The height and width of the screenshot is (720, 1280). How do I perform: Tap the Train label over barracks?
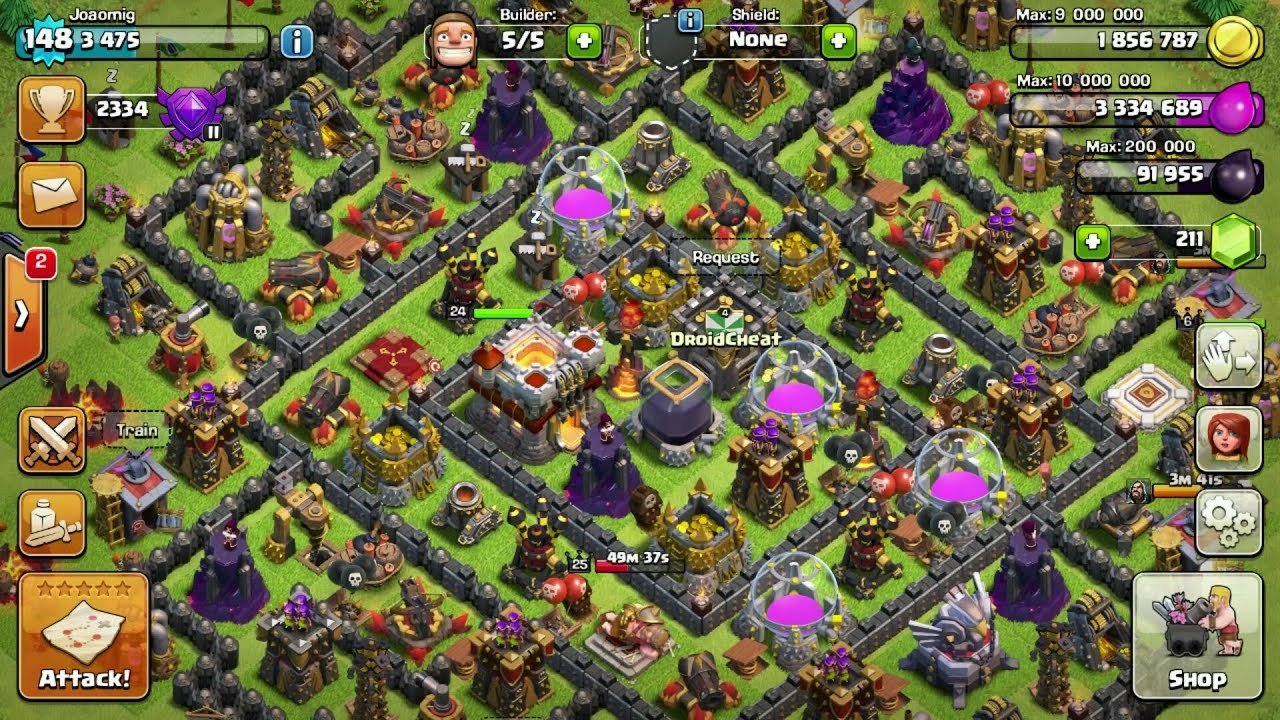coord(137,431)
